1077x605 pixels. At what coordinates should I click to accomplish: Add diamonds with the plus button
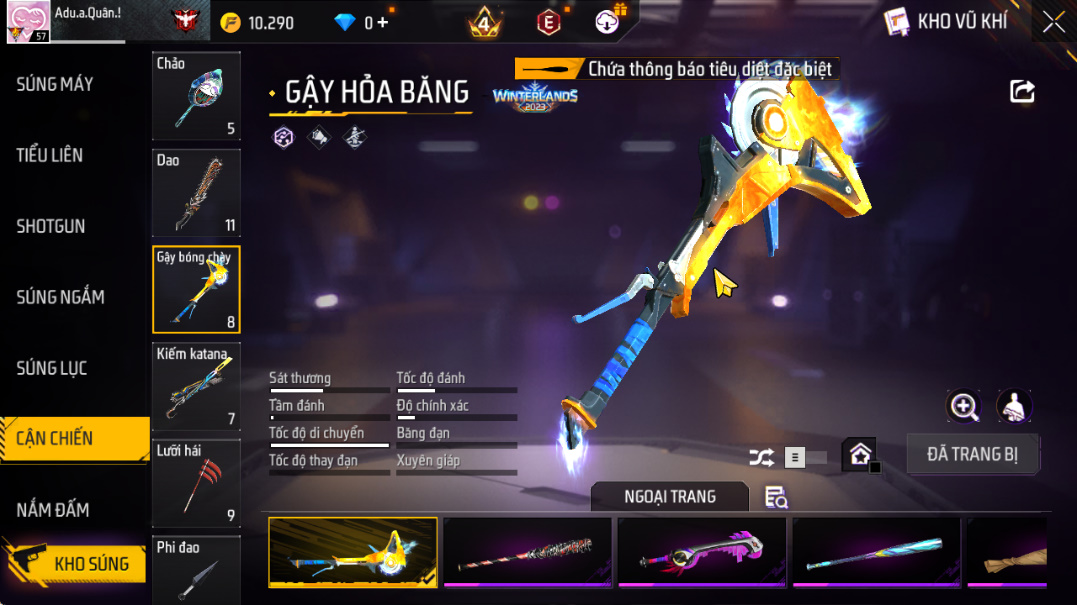(x=383, y=22)
